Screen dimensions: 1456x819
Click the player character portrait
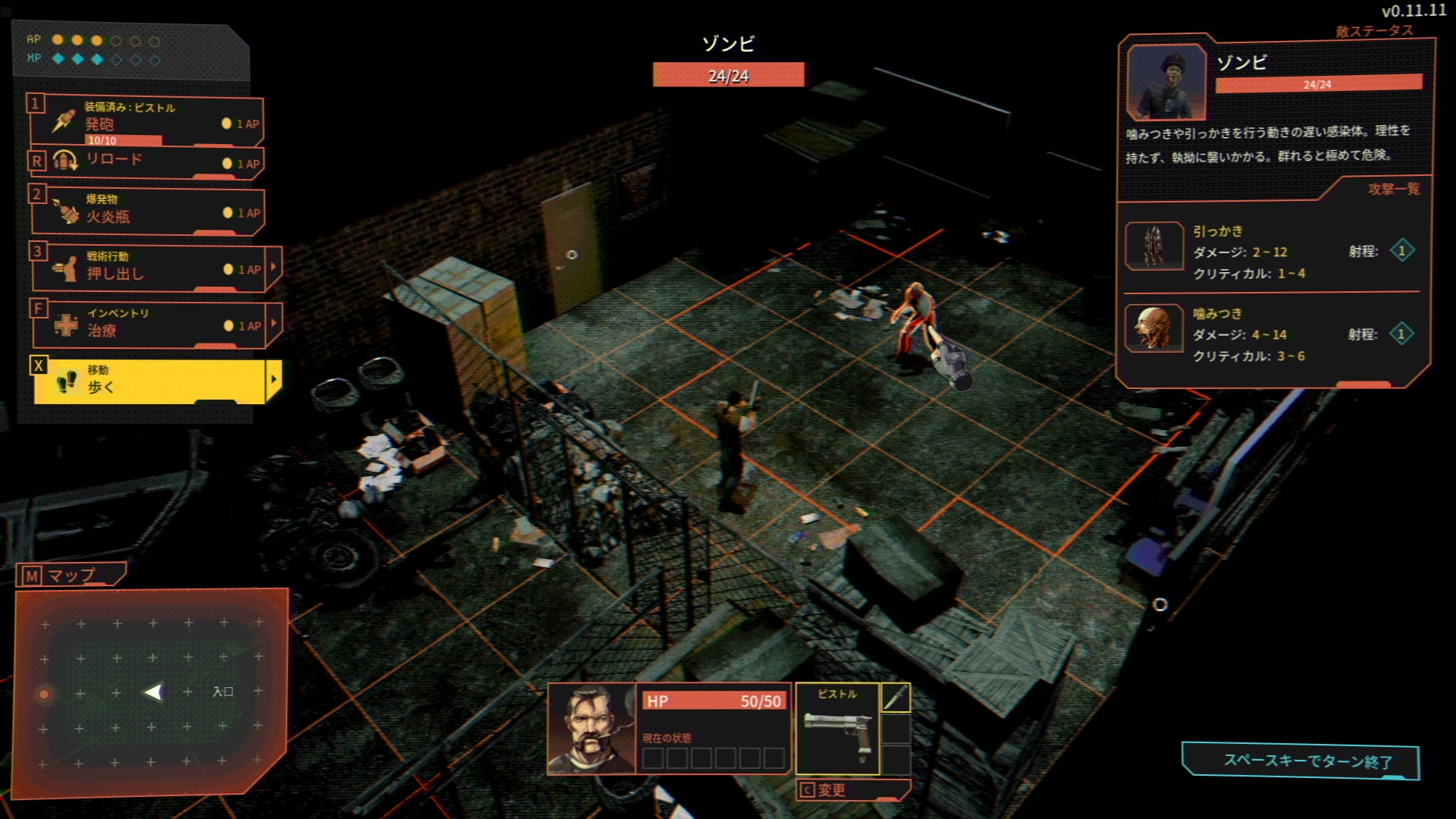click(591, 728)
